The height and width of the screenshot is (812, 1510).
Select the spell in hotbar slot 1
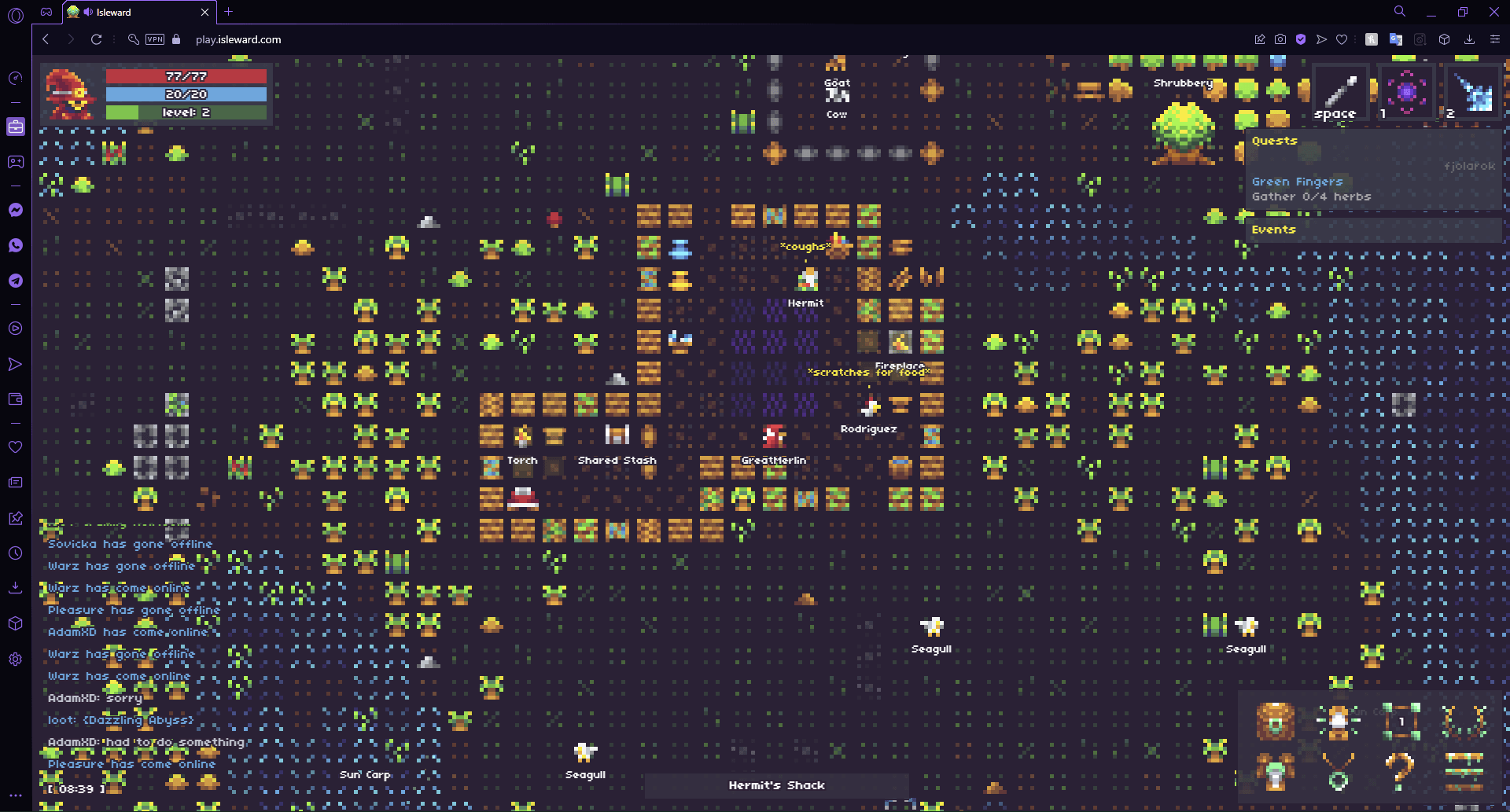1406,92
